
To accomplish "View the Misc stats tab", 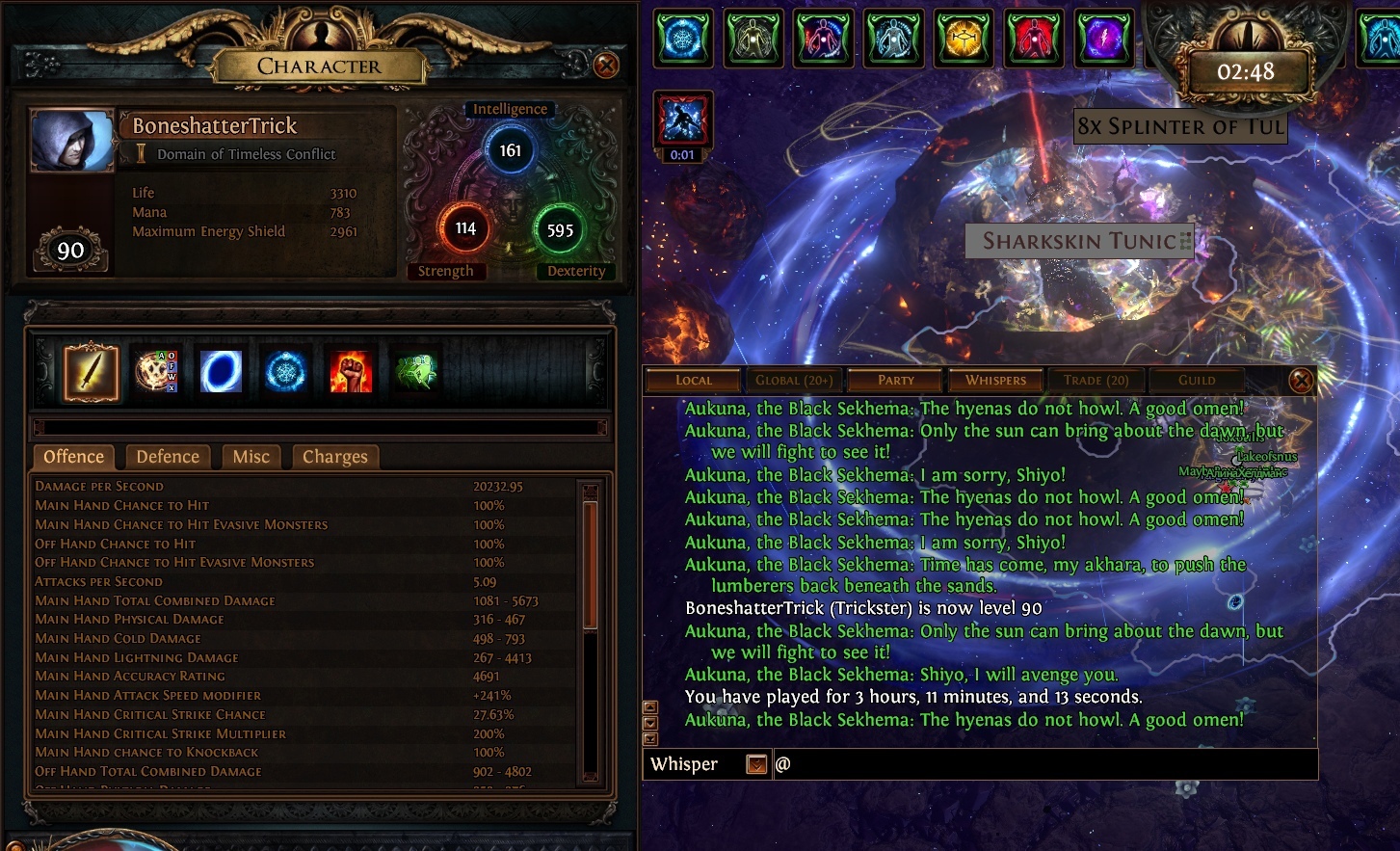I will pos(251,456).
